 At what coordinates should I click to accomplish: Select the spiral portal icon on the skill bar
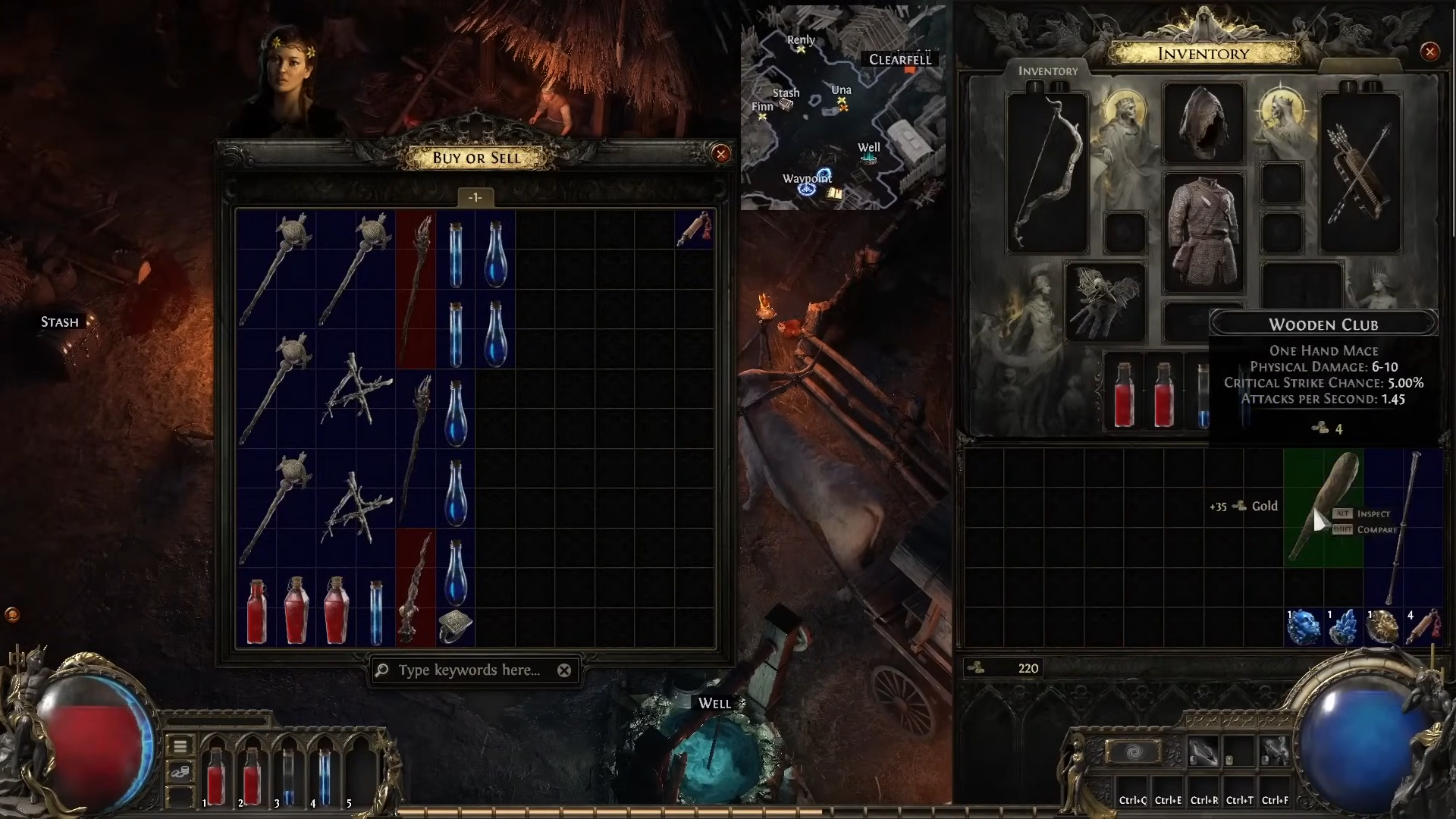click(1133, 750)
